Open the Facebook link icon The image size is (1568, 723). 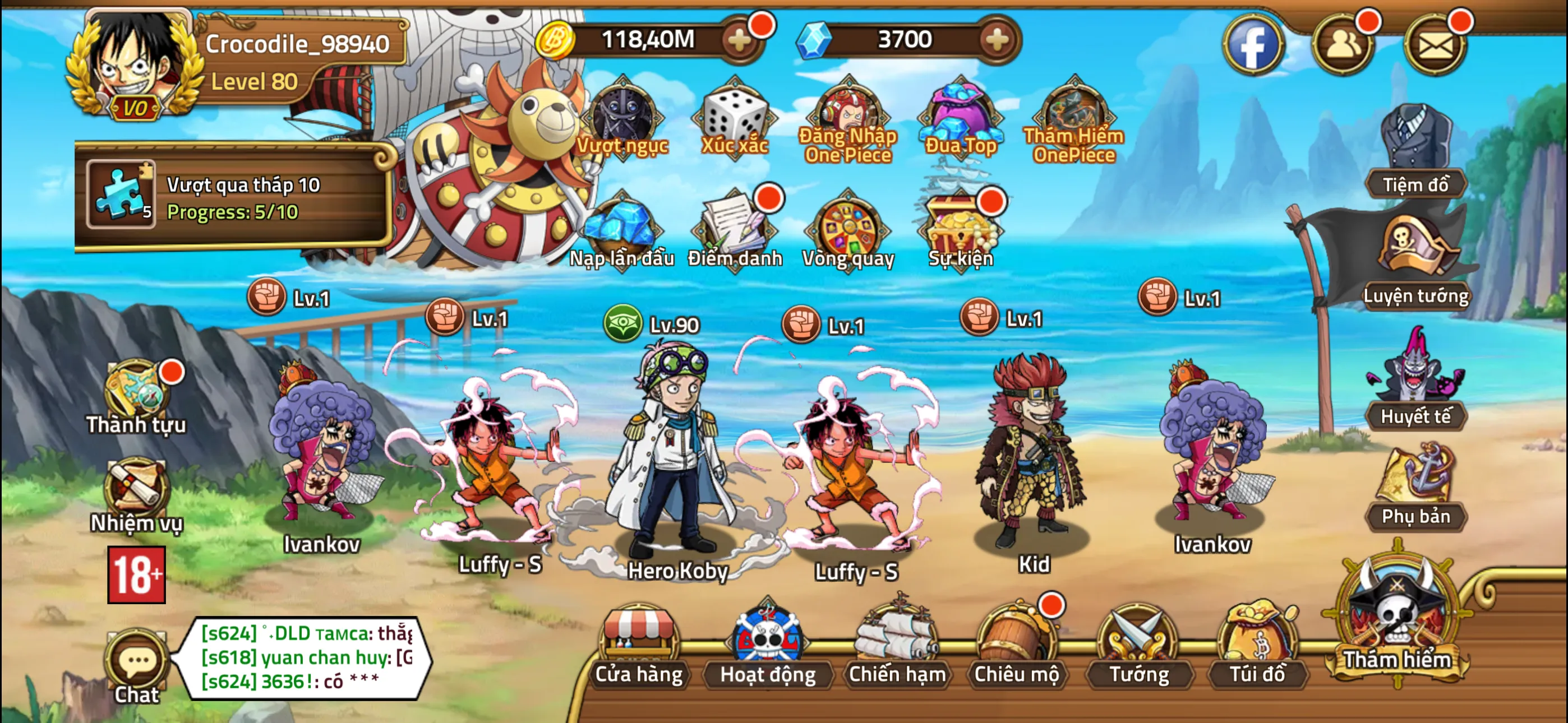[1253, 45]
